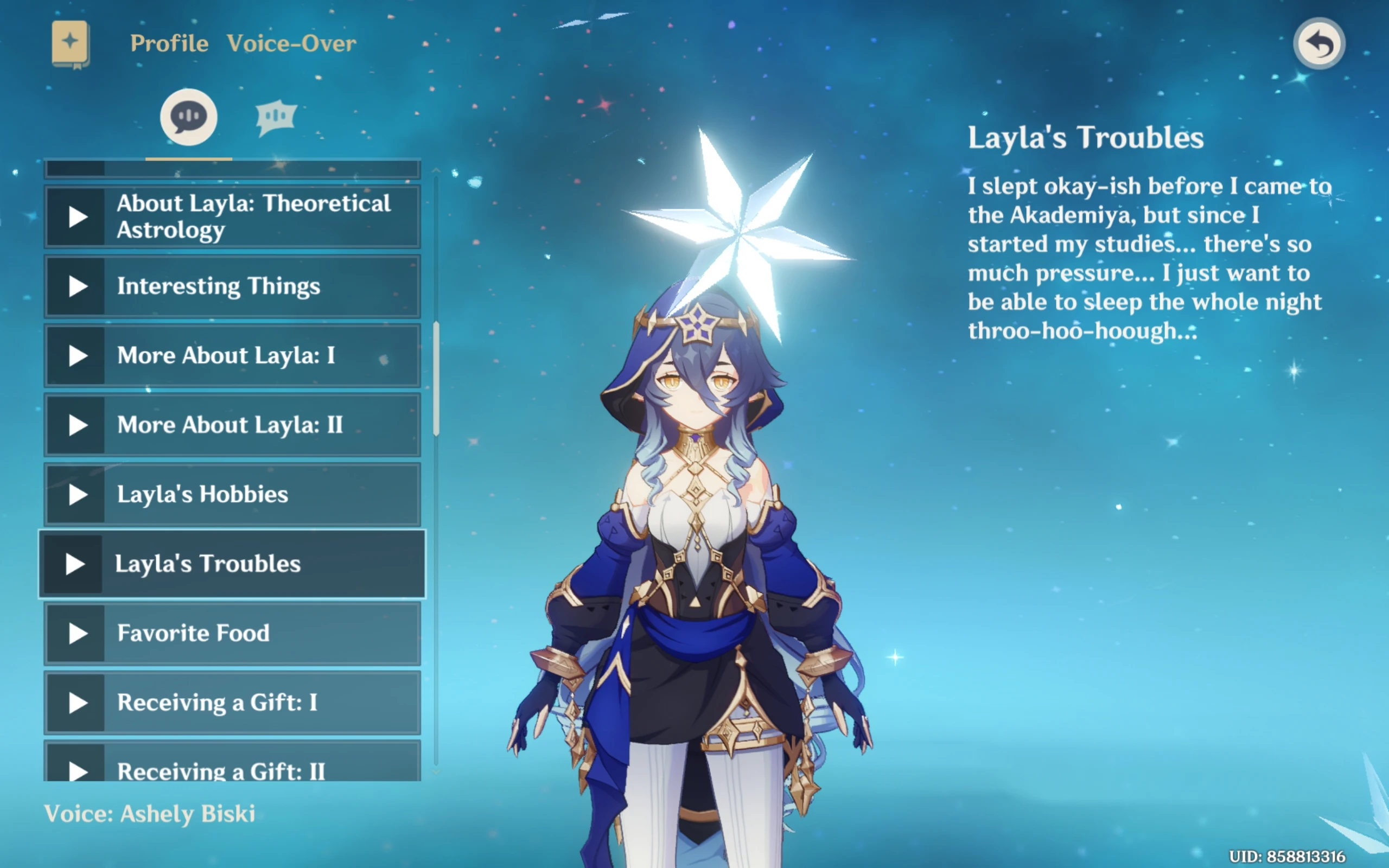Replay the Layla's Troubles voice line
The height and width of the screenshot is (868, 1389).
pos(75,563)
